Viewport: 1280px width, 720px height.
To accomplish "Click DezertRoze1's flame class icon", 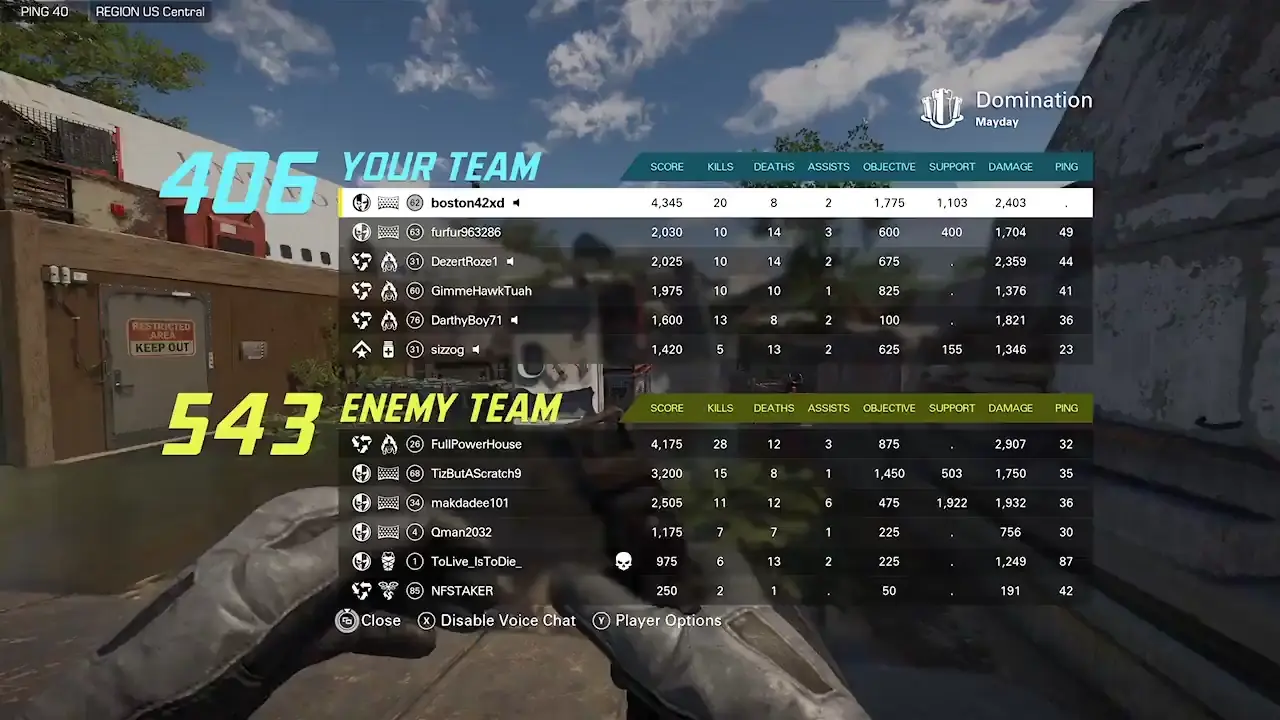I will [389, 261].
